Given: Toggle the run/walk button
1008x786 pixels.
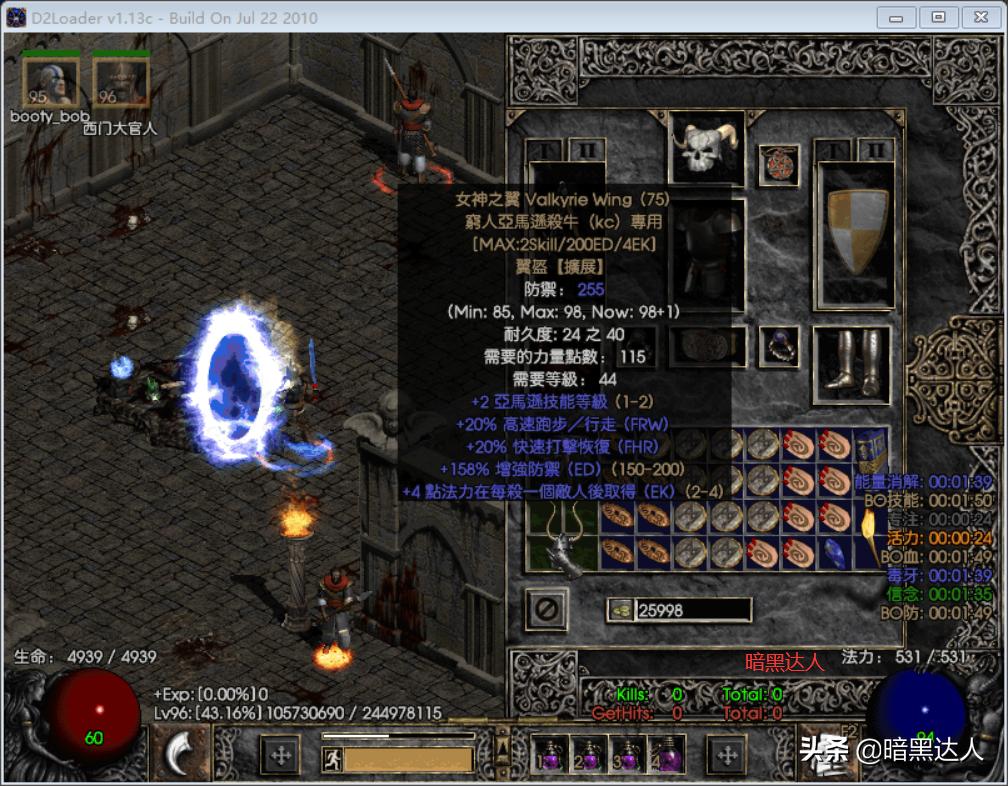Looking at the screenshot, I should coord(331,758).
